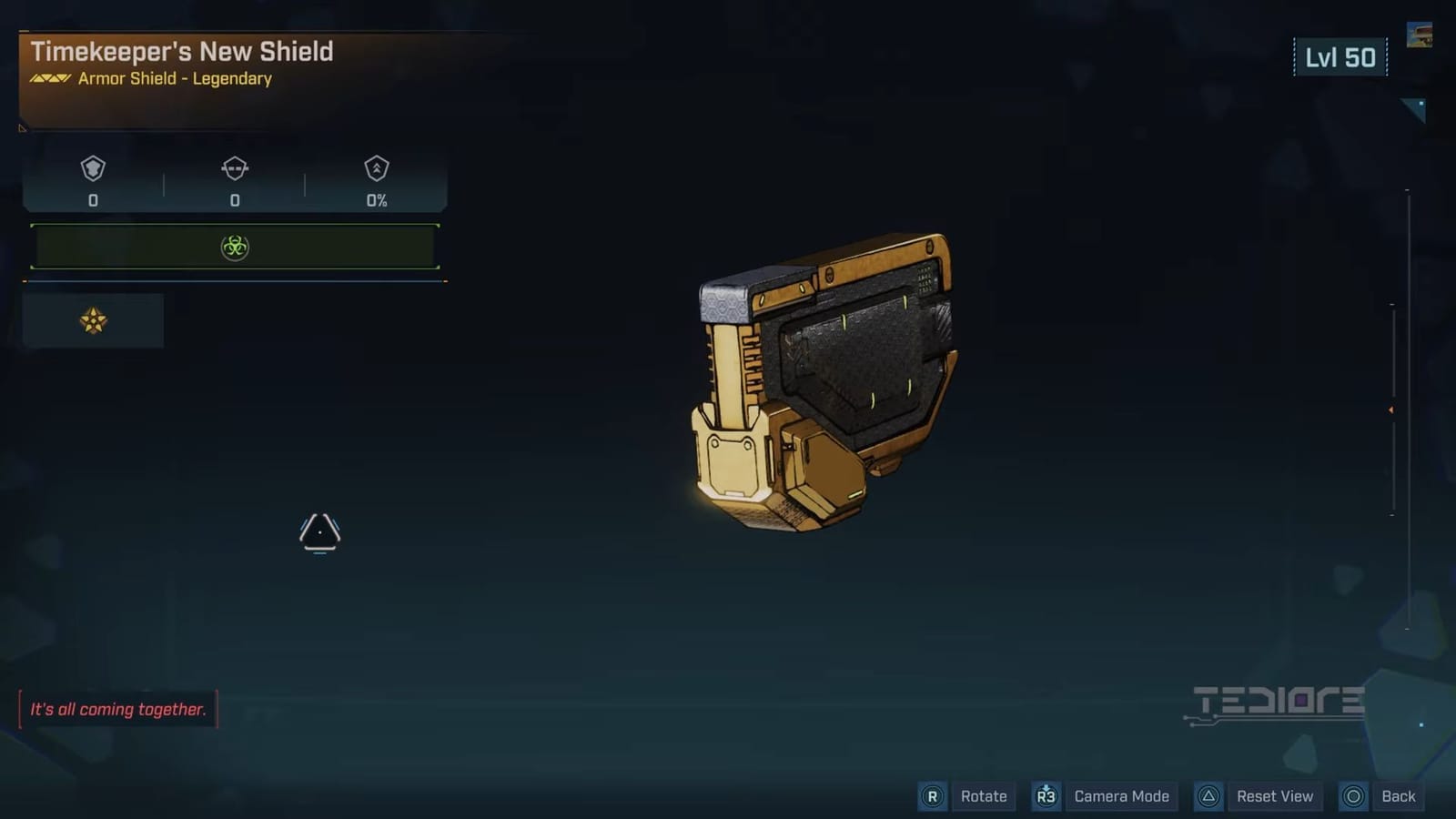
Task: Select the shield capacity stat icon
Action: pyautogui.click(x=92, y=170)
